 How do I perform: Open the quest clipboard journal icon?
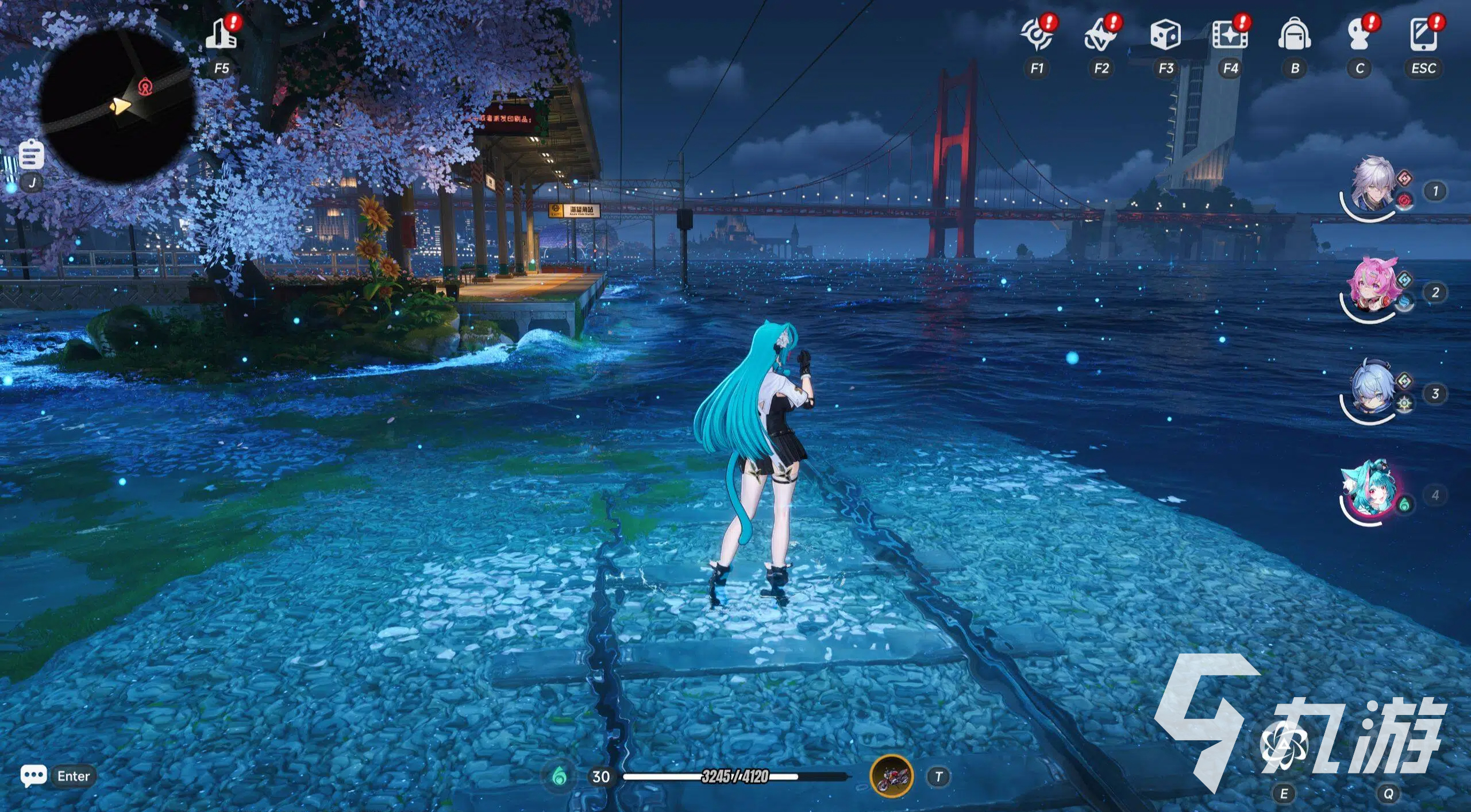tap(31, 154)
